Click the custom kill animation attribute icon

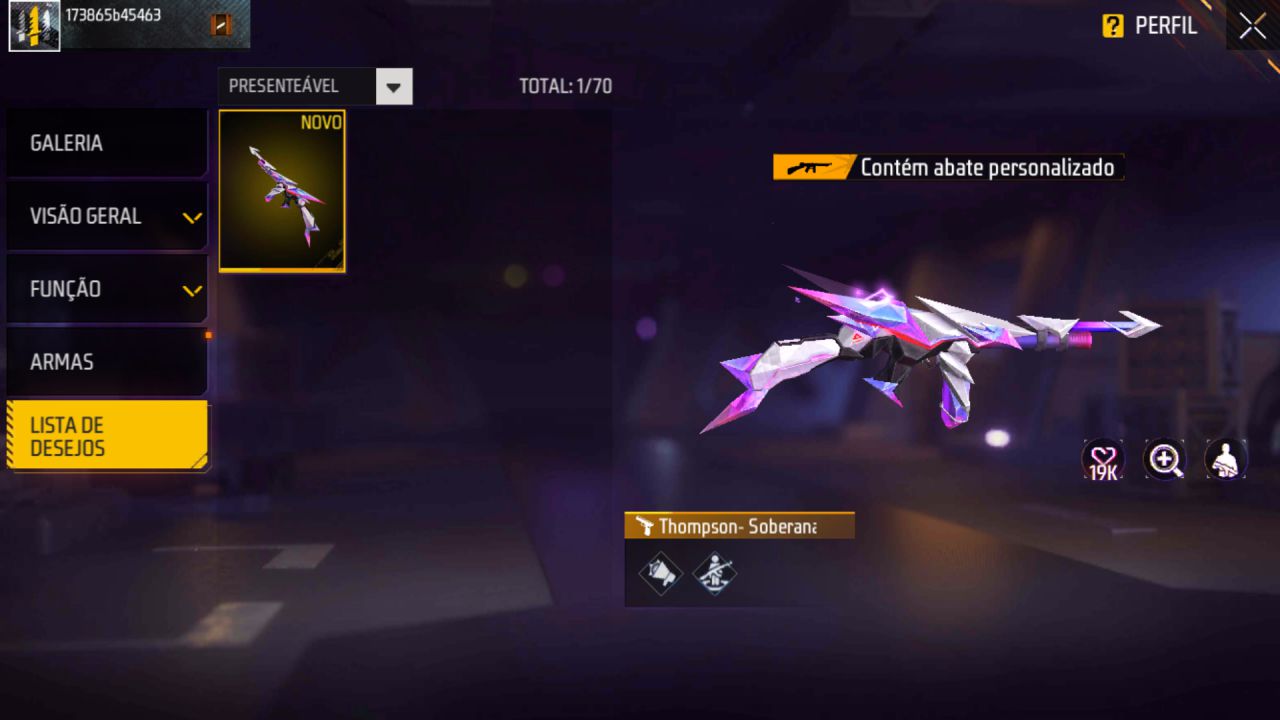(714, 573)
